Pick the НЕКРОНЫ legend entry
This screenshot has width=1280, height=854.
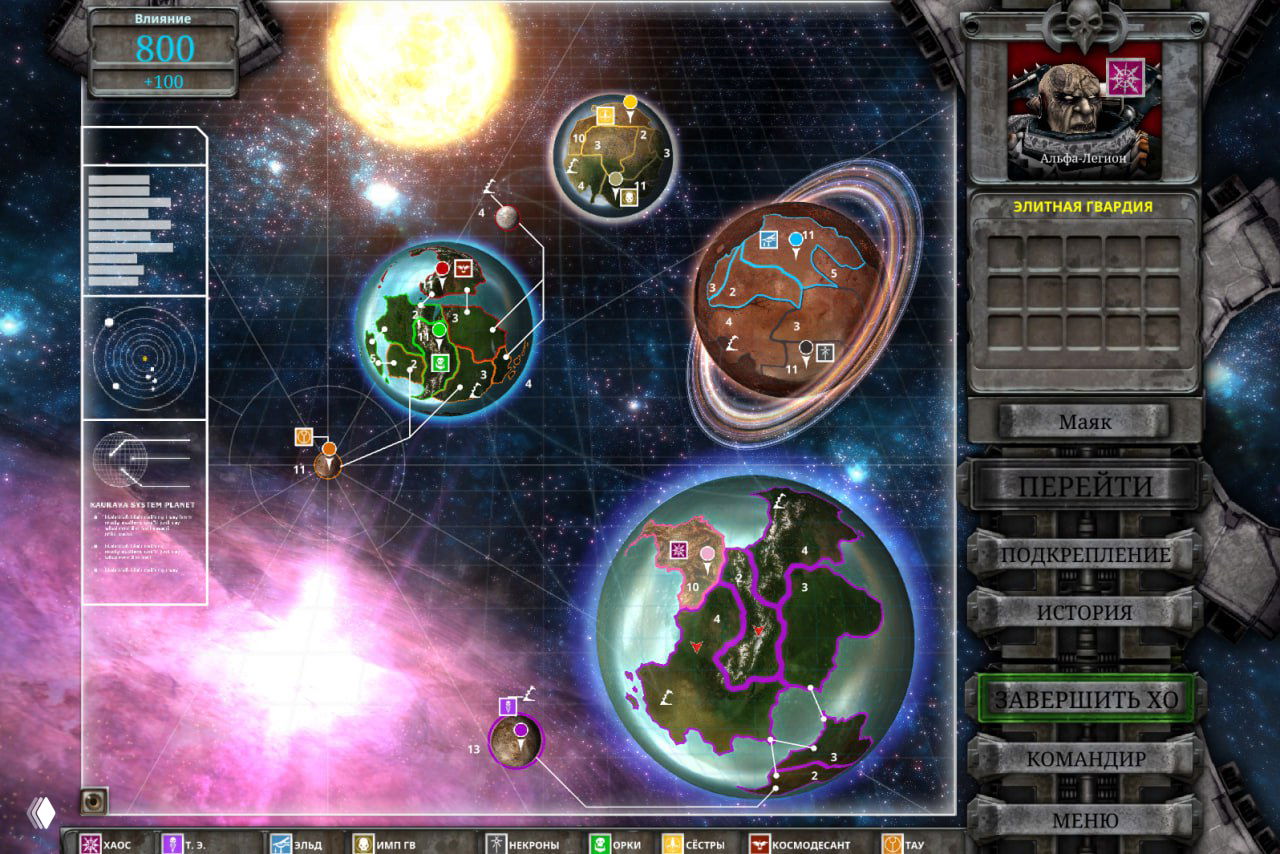tap(522, 843)
